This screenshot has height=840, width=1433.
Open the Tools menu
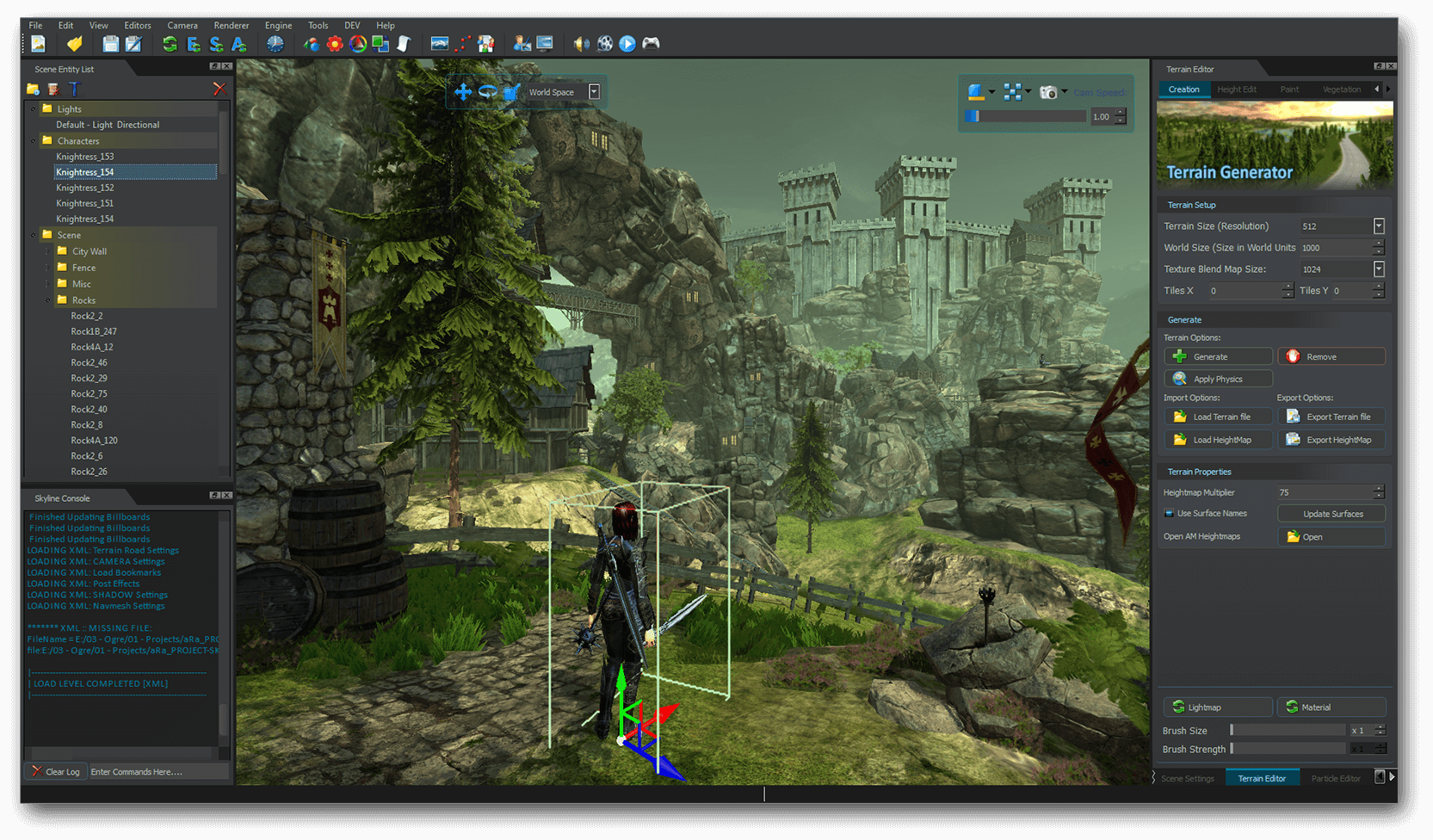318,25
